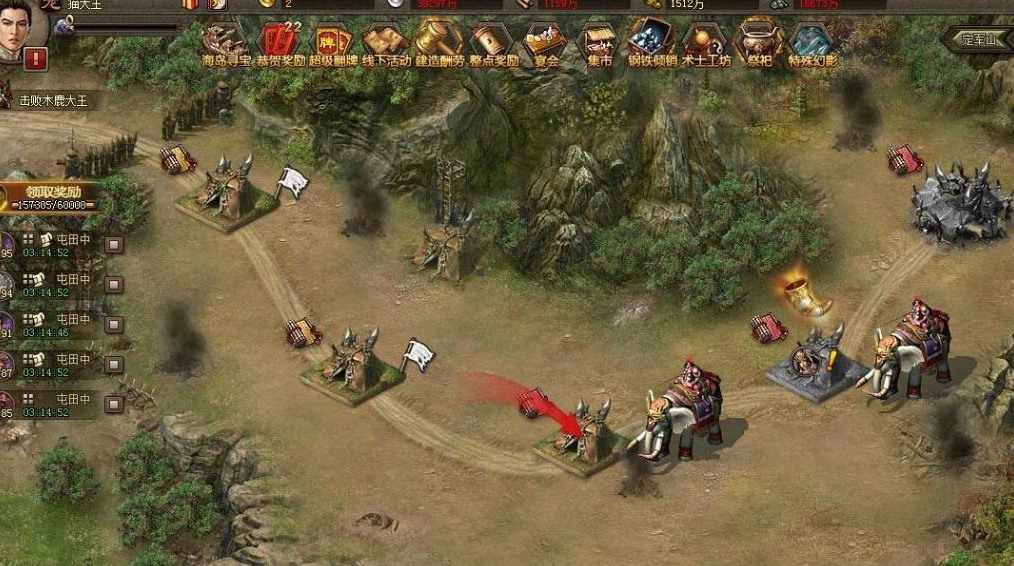
Task: Open the 宴会 banquet icon
Action: click(x=546, y=42)
